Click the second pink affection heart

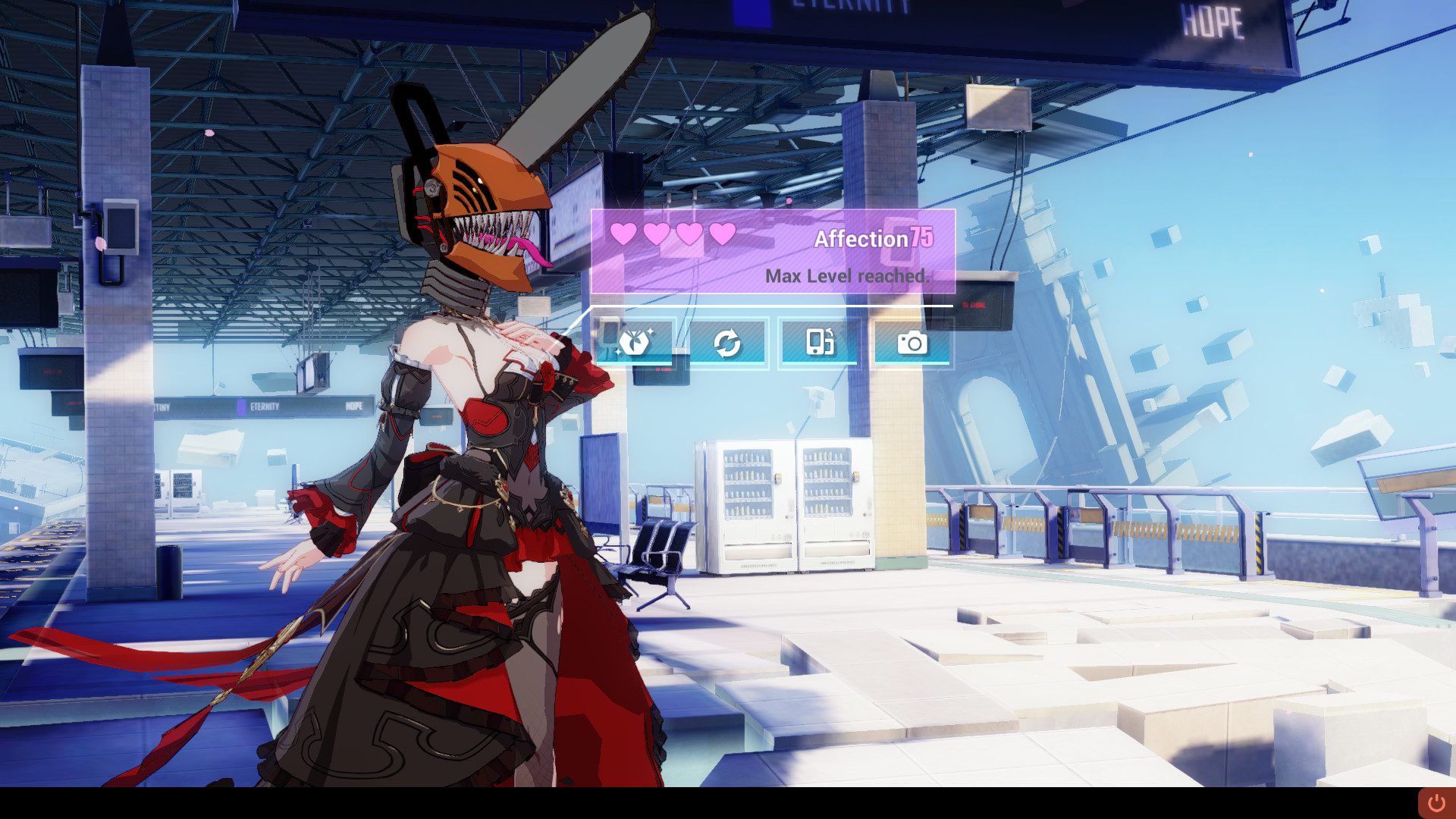(x=657, y=234)
